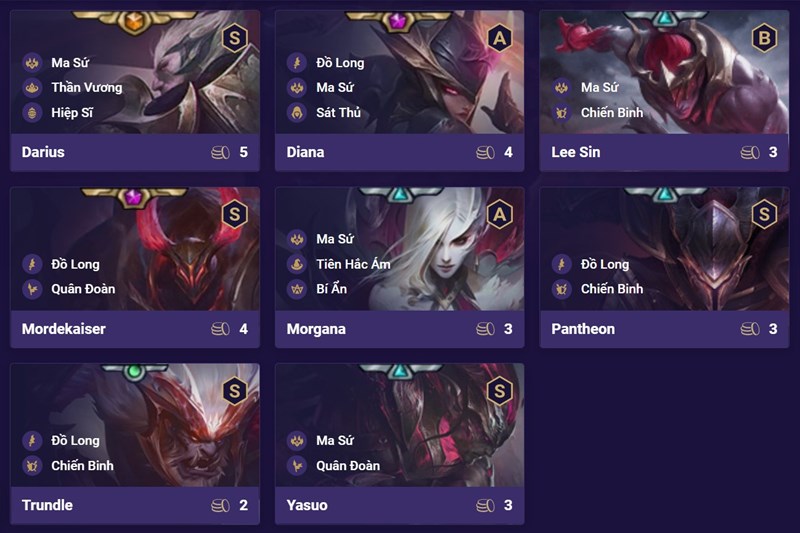Select the Sát Thủ trait on Diana
This screenshot has height=533, width=800.
click(338, 113)
